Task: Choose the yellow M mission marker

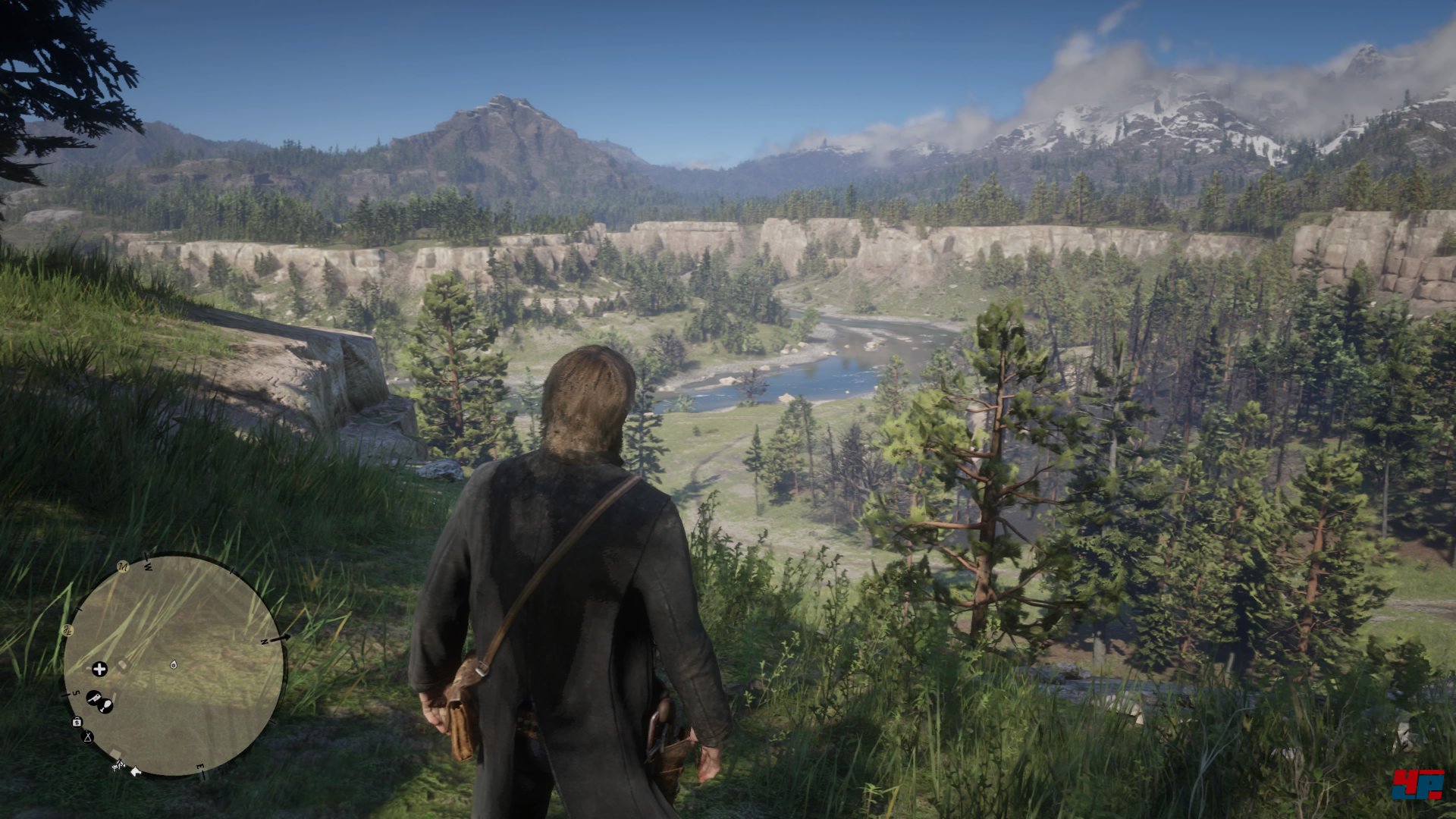Action: pyautogui.click(x=123, y=566)
